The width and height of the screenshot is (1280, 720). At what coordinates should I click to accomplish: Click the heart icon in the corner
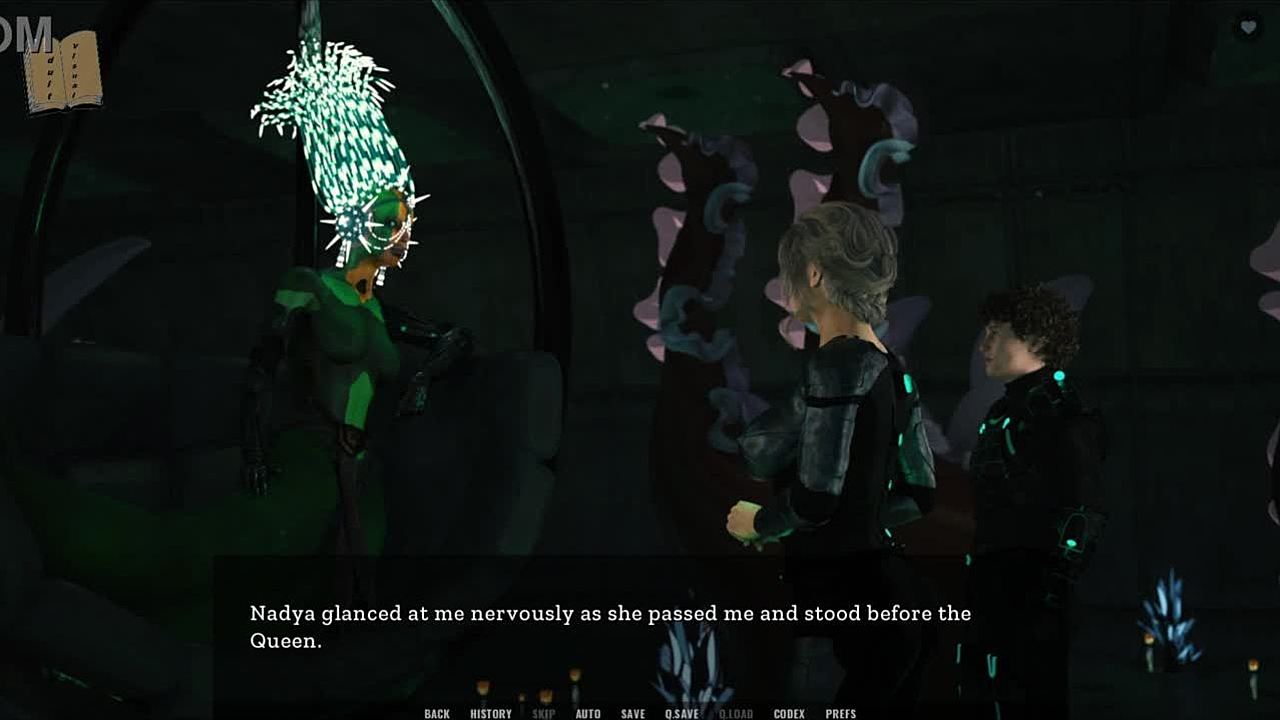click(1247, 27)
